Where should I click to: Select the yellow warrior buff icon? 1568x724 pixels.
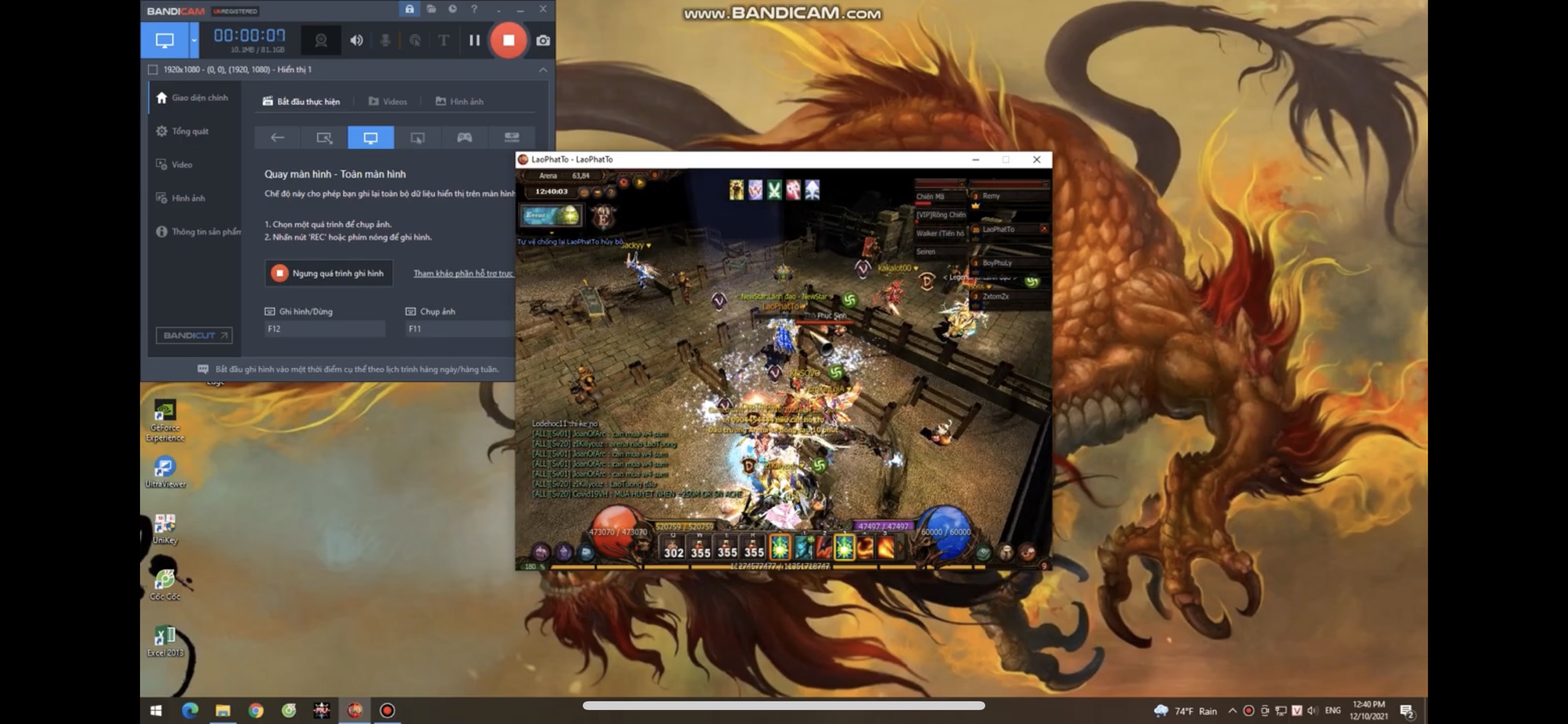[x=736, y=190]
